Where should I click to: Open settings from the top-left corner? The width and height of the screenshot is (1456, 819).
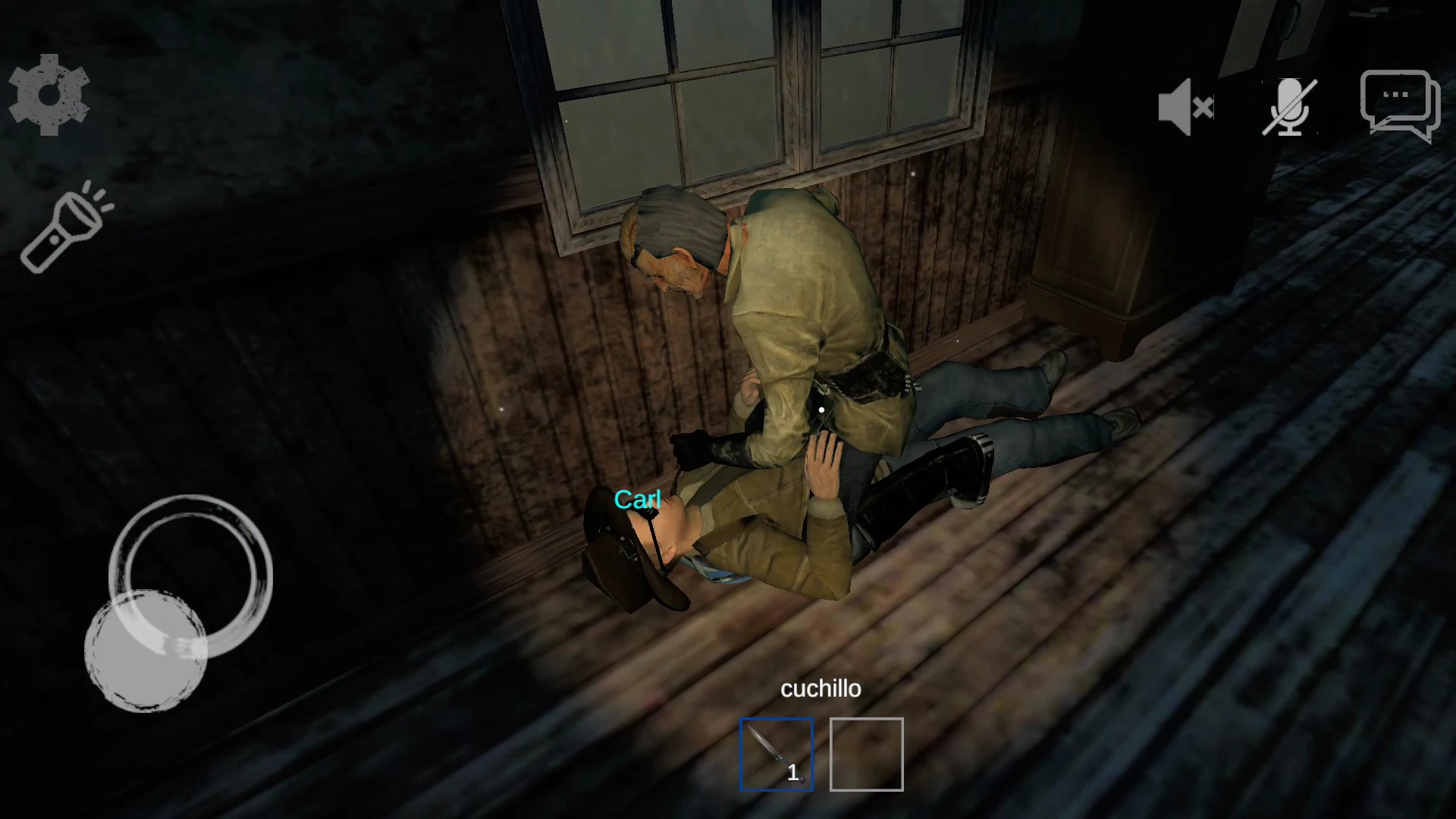coord(49,95)
